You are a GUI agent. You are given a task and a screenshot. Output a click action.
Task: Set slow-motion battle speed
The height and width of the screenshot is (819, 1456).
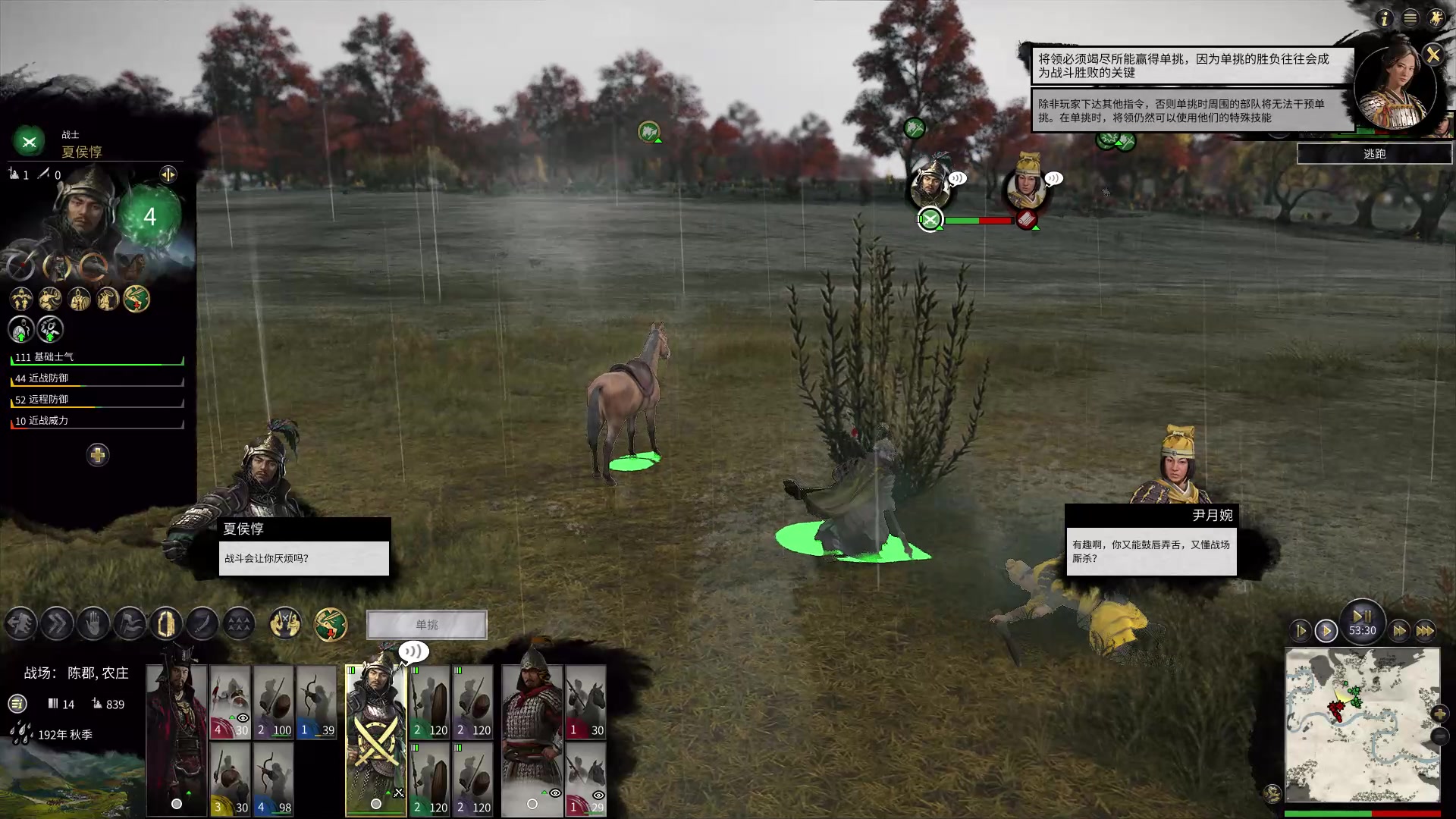pyautogui.click(x=1300, y=630)
